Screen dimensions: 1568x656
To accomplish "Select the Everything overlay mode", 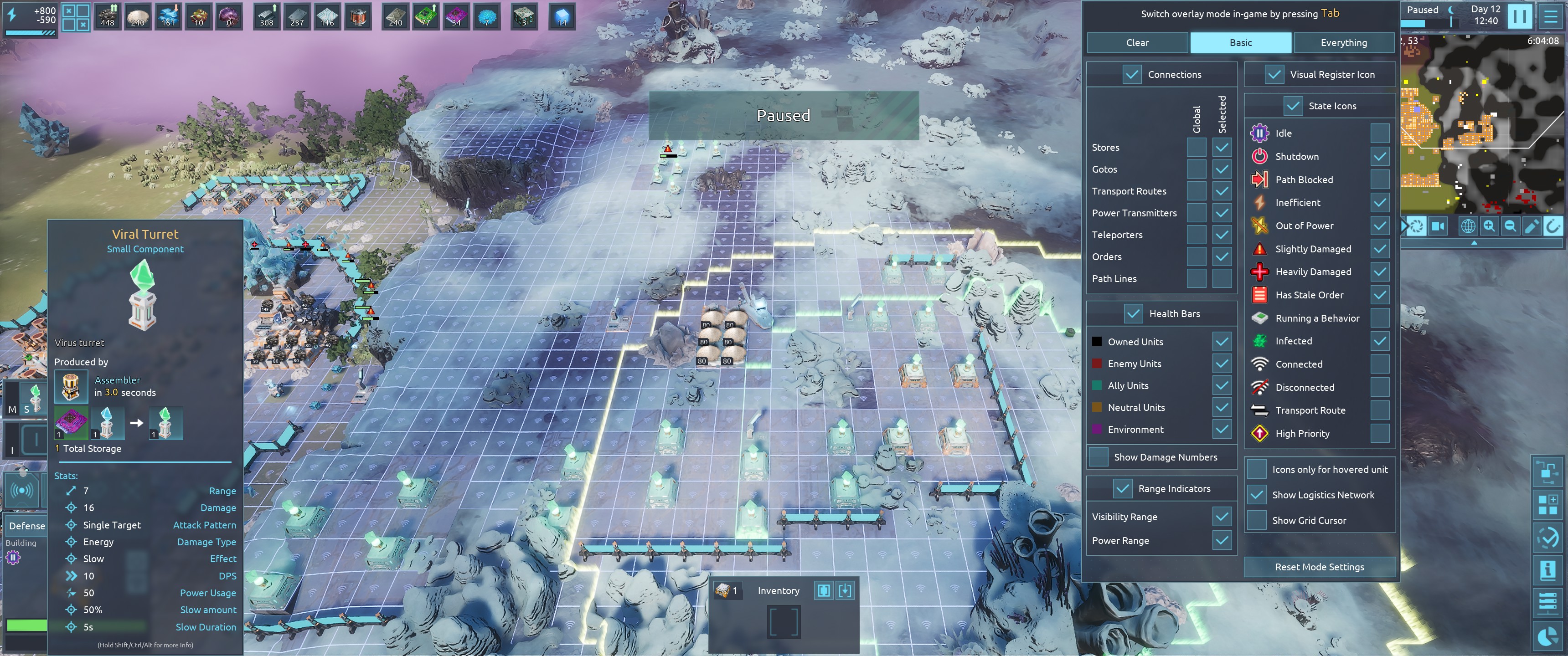I will [x=1343, y=43].
